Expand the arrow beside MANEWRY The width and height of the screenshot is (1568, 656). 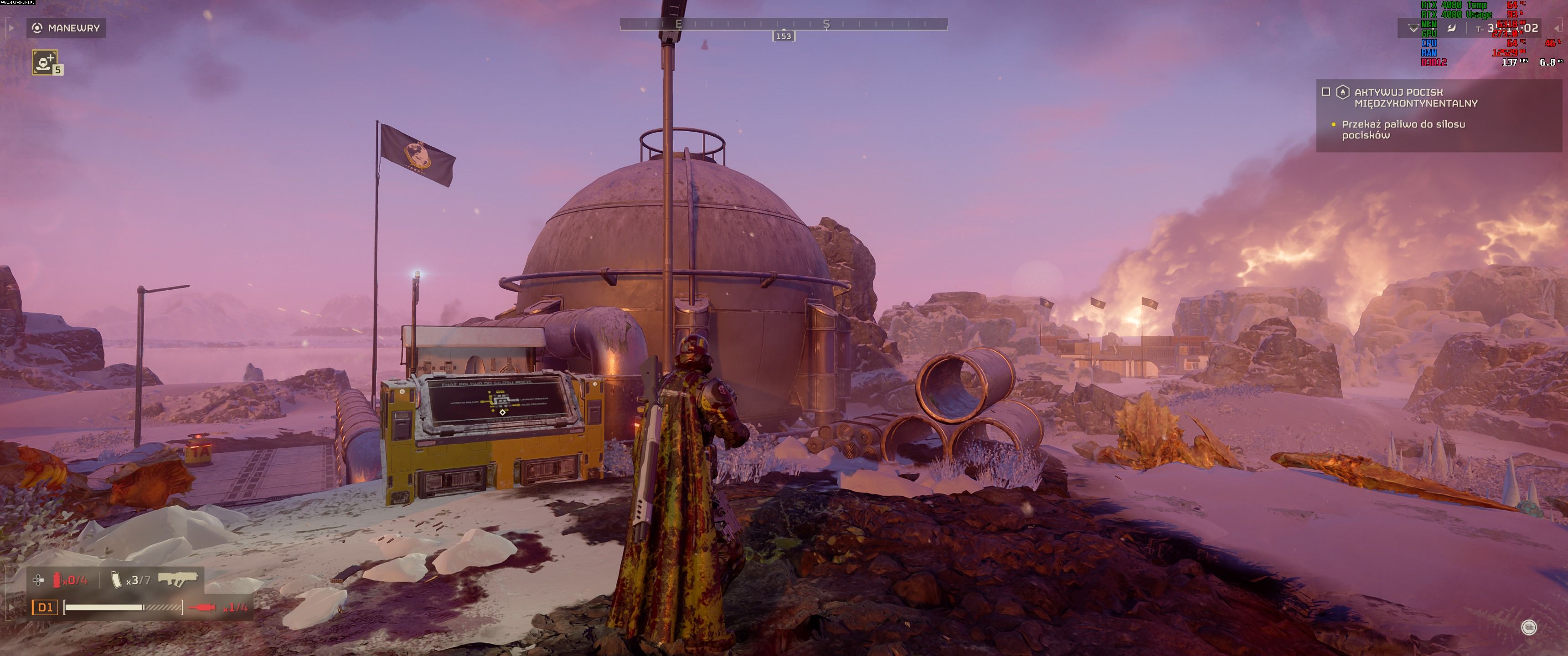pyautogui.click(x=10, y=28)
